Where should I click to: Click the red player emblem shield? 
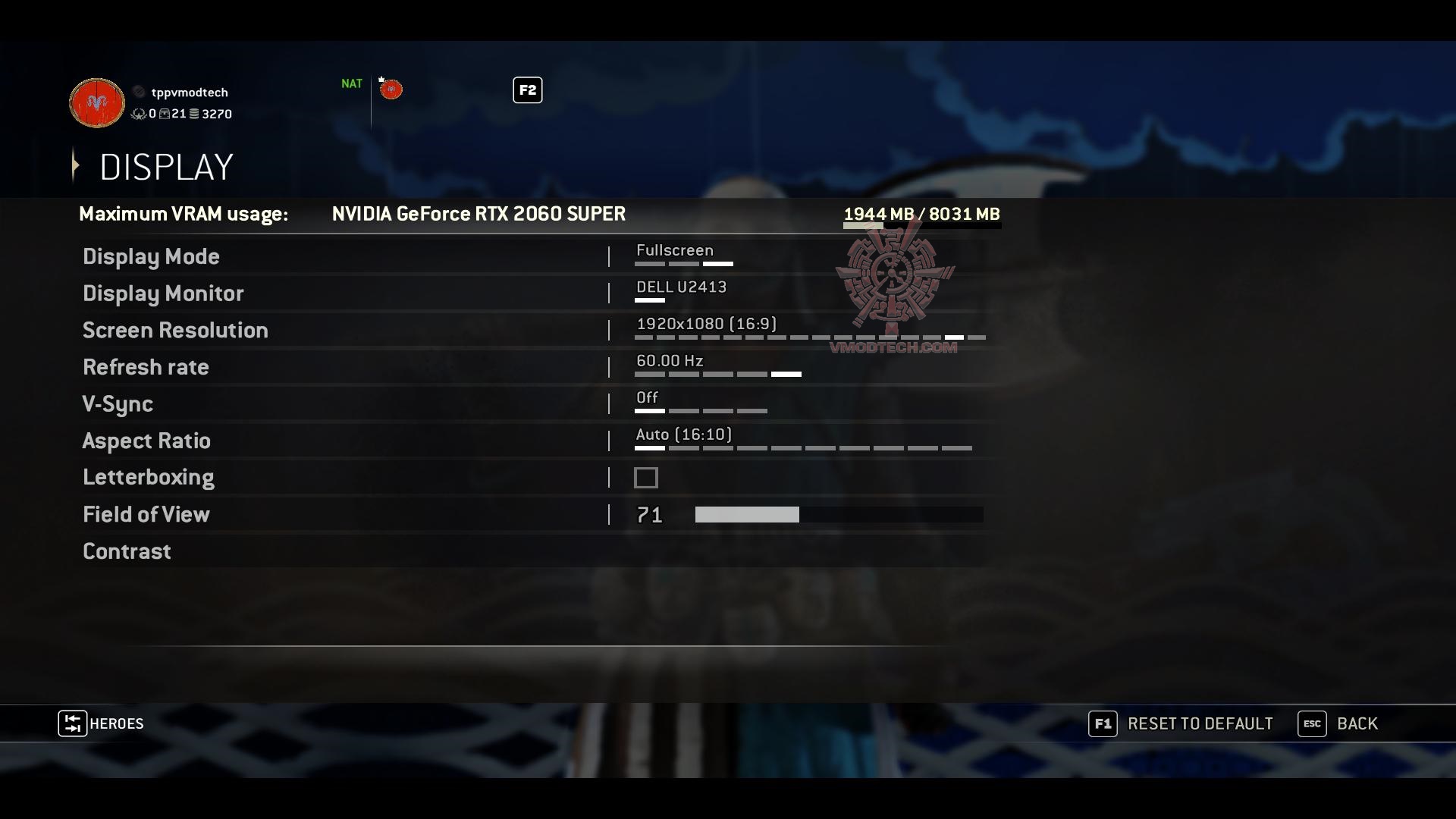pyautogui.click(x=96, y=102)
